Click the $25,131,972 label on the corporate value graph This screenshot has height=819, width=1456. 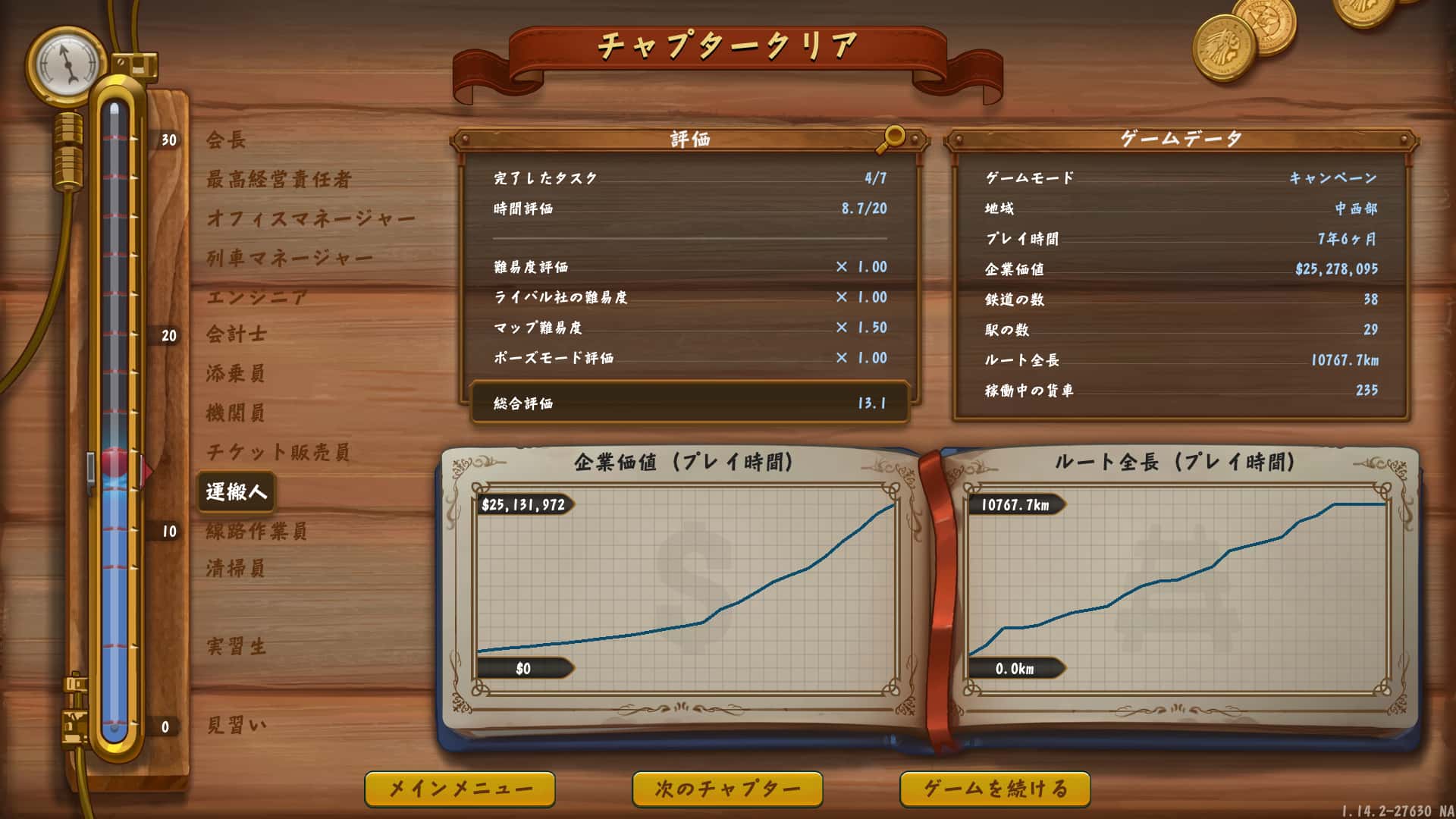coord(526,503)
